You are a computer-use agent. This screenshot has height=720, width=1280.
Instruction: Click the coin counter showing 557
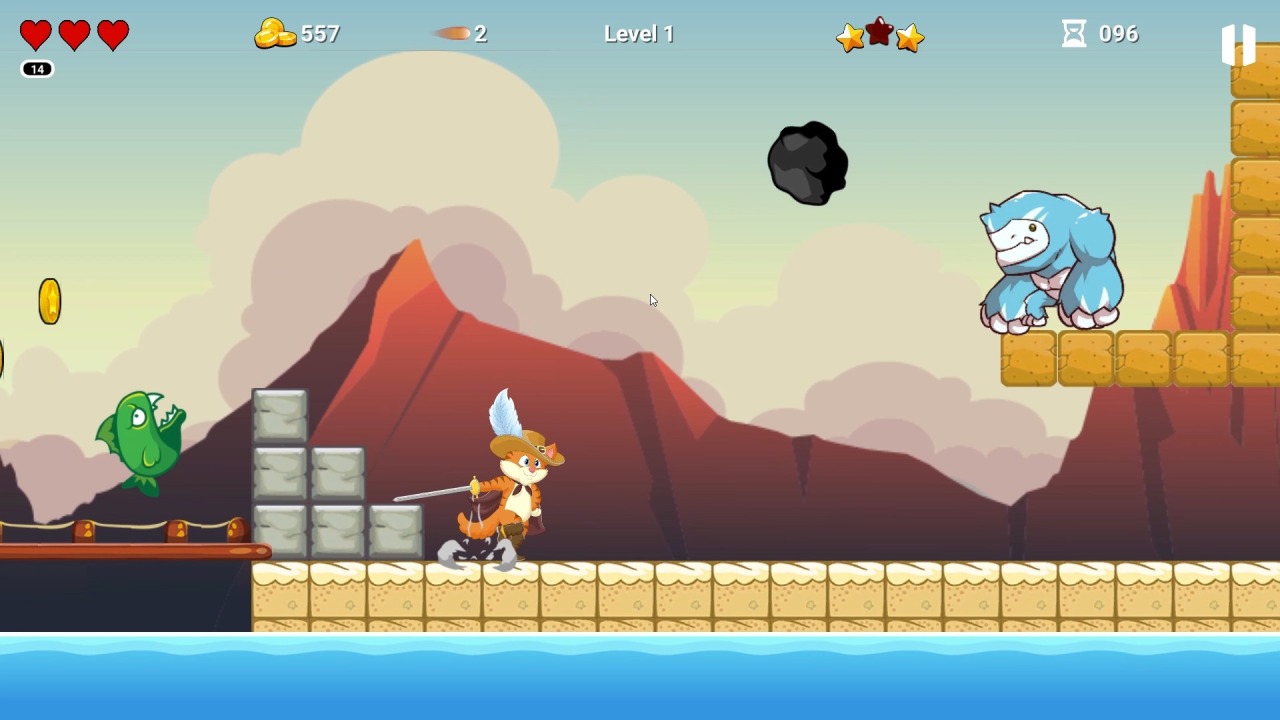click(x=320, y=33)
